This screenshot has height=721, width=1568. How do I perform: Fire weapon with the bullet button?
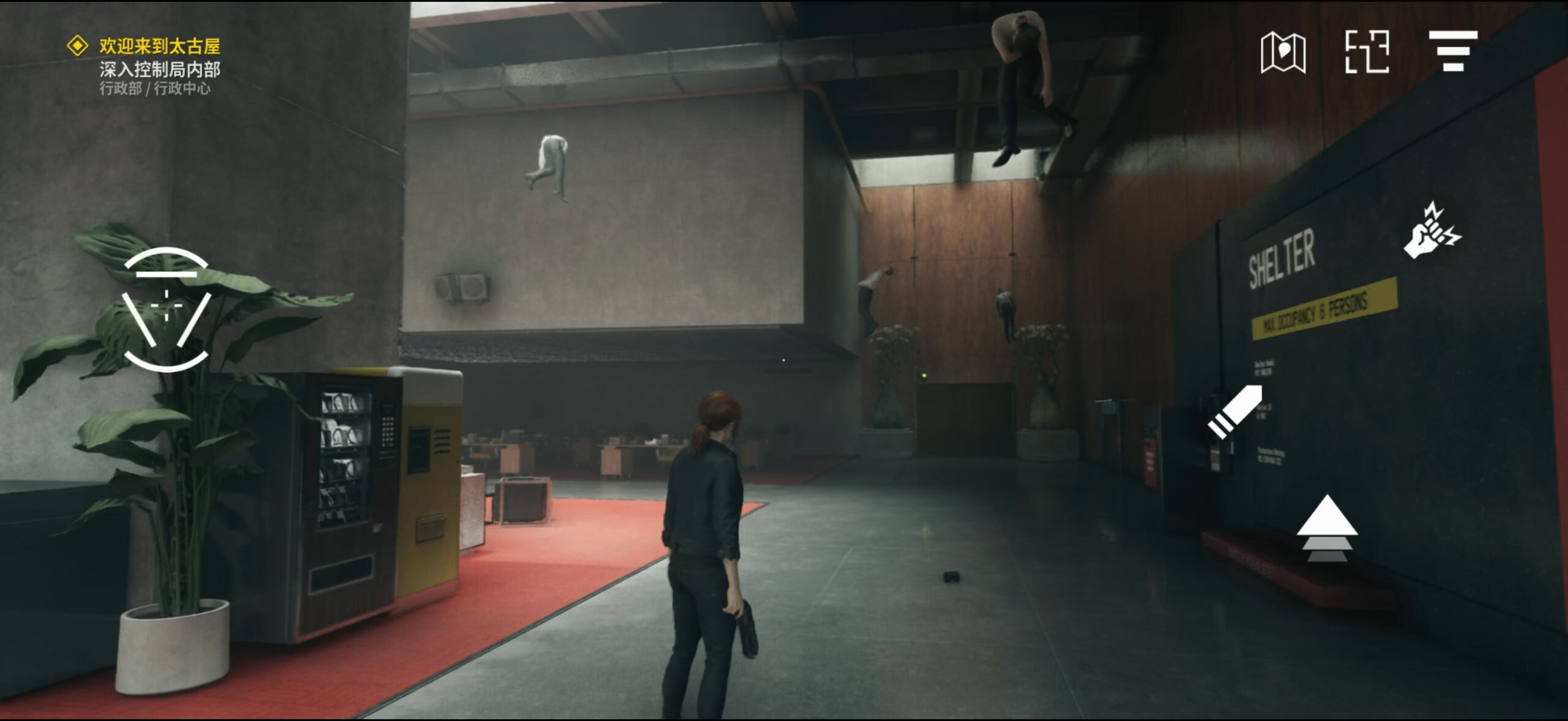[x=1235, y=412]
